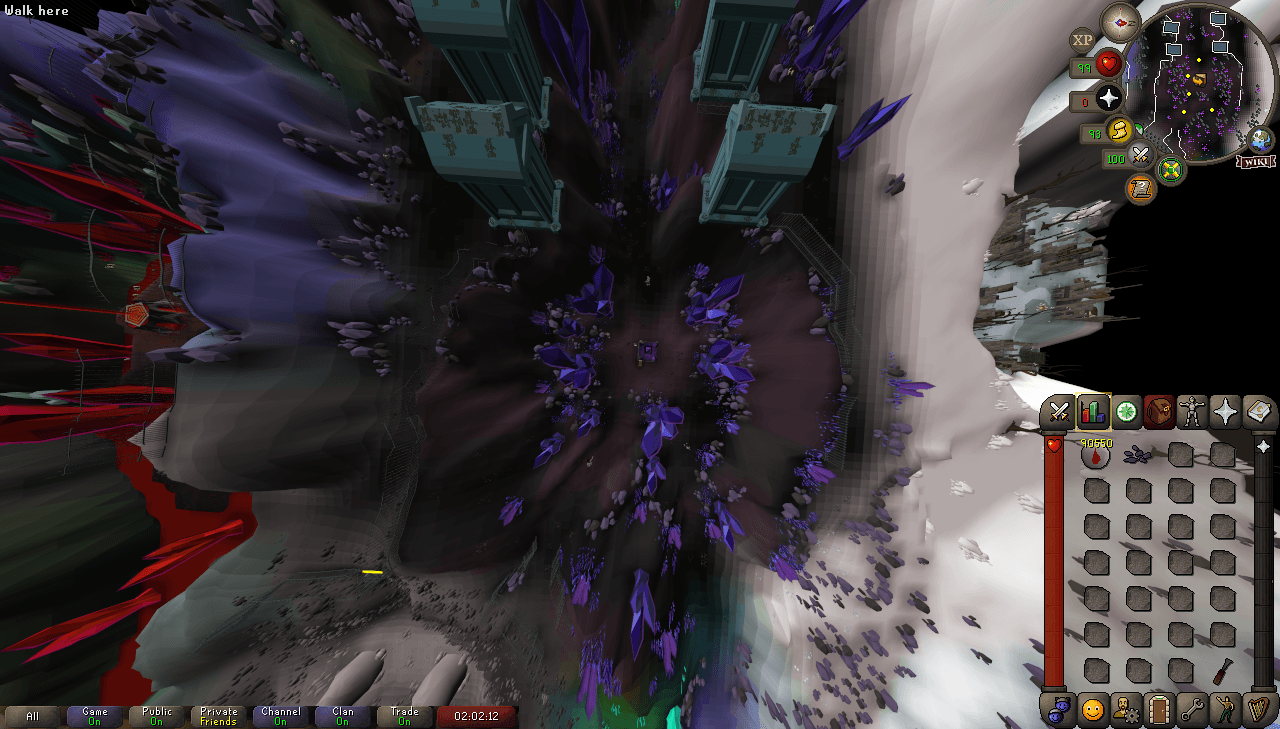
Task: Open Account Management person-and-gear icon
Action: tap(1126, 711)
